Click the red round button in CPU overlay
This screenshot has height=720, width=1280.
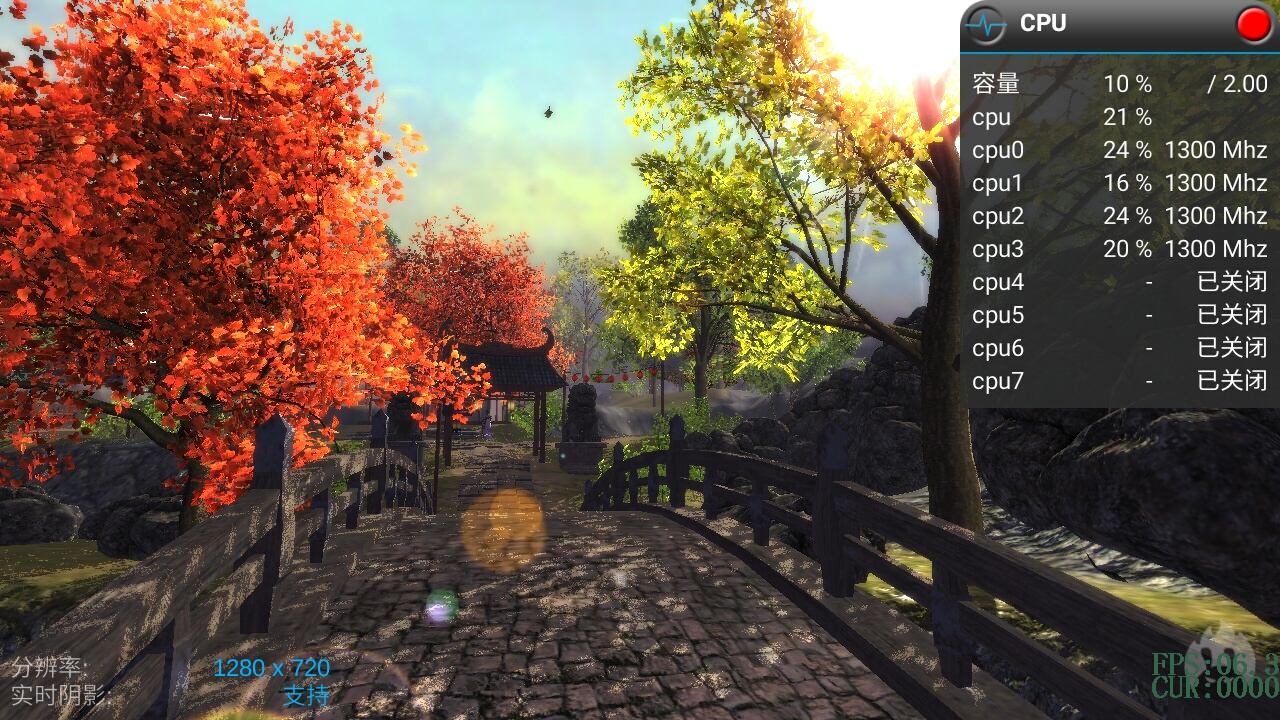point(1253,24)
